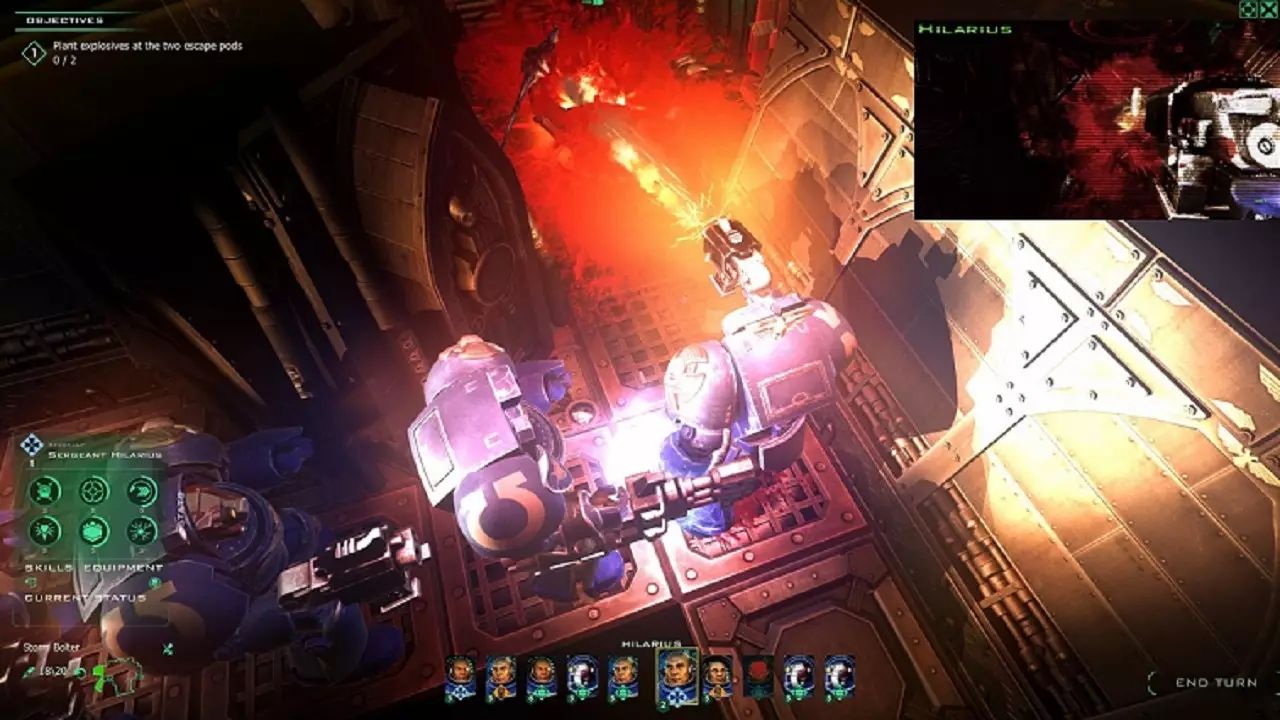This screenshot has width=1280, height=720.
Task: Select the targeting reticle skill icon
Action: pyautogui.click(x=95, y=491)
